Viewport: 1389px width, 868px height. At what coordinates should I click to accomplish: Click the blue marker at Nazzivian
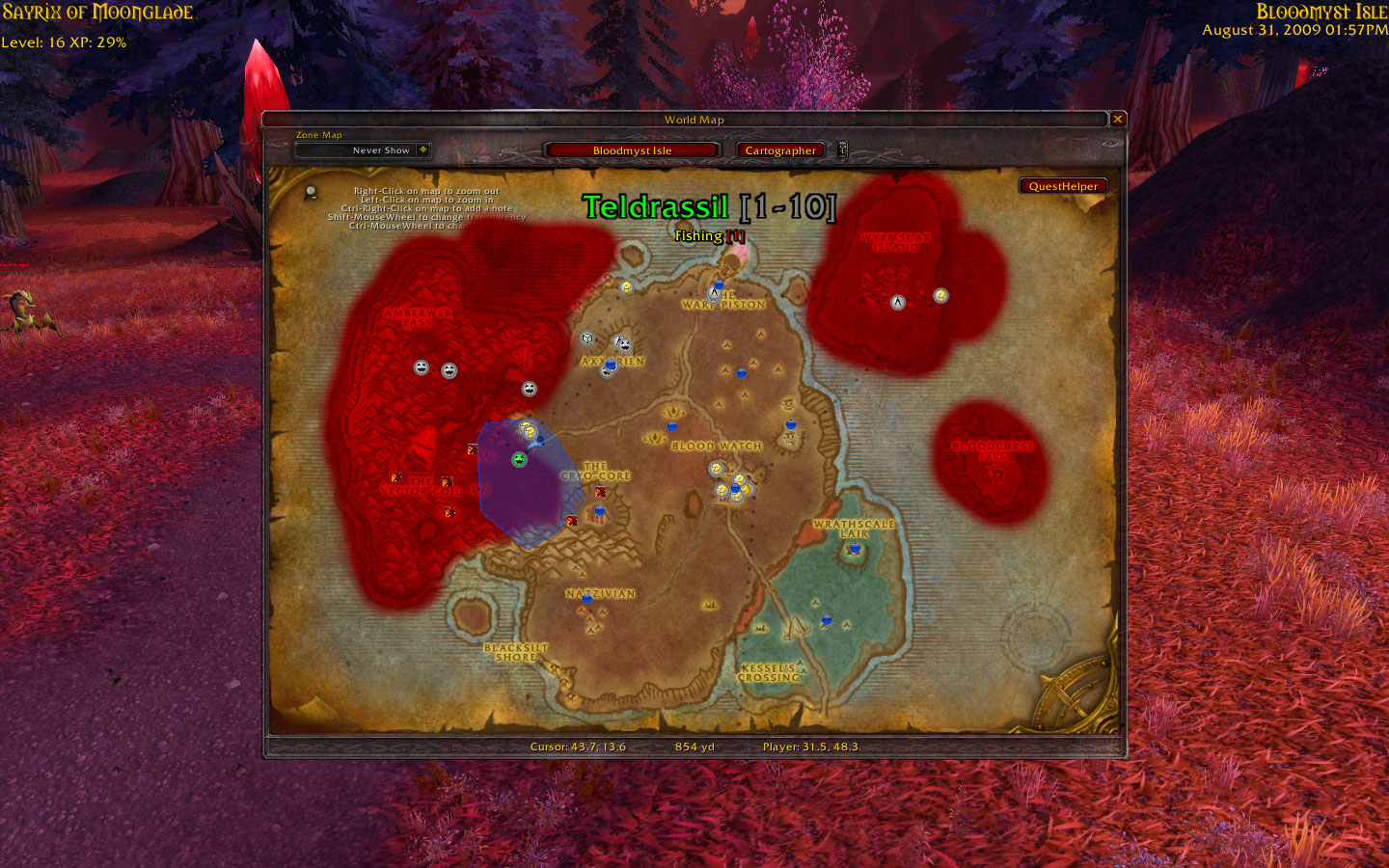pos(586,599)
